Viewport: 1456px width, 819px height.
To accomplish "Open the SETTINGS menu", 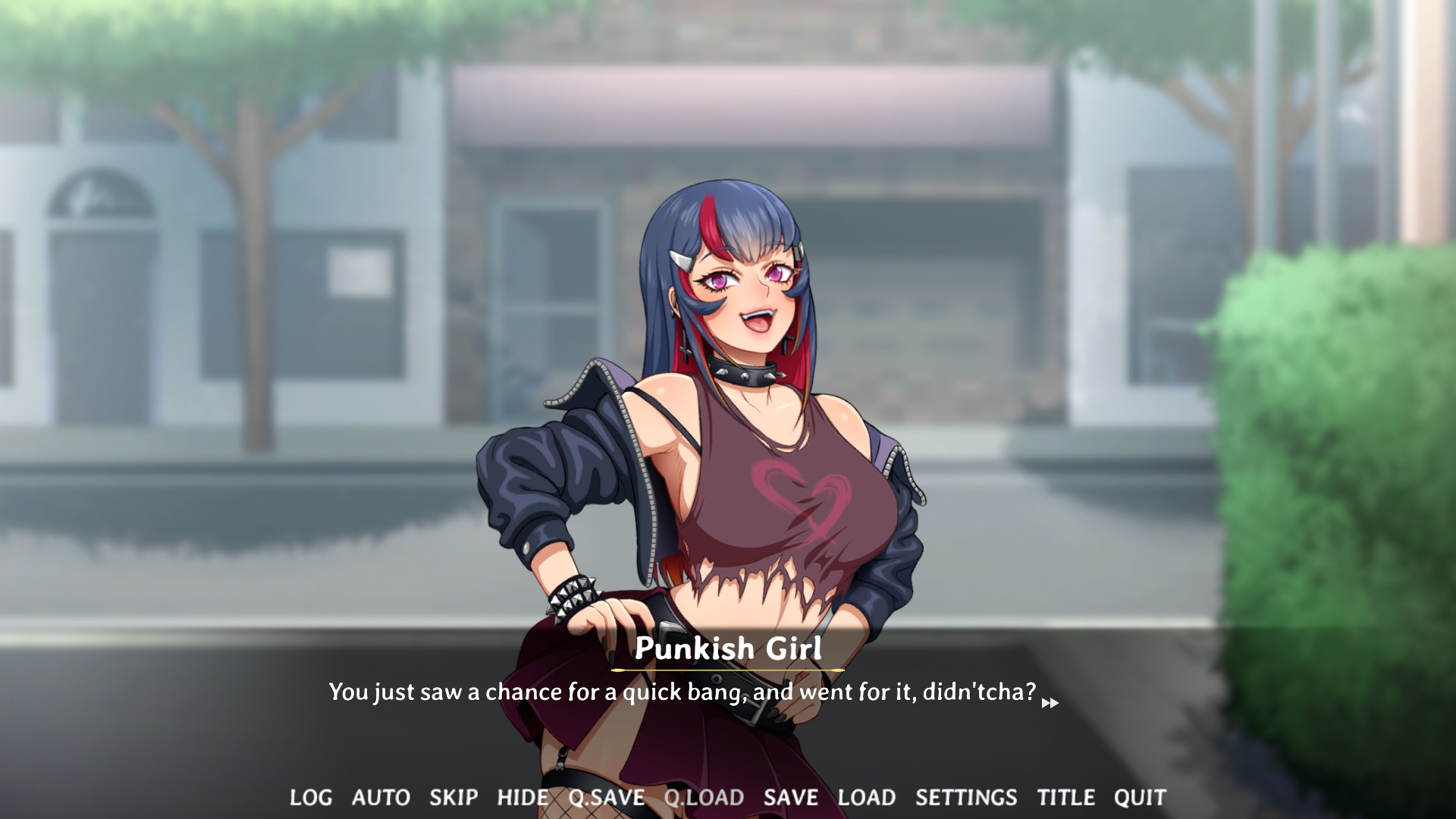I will tap(967, 797).
